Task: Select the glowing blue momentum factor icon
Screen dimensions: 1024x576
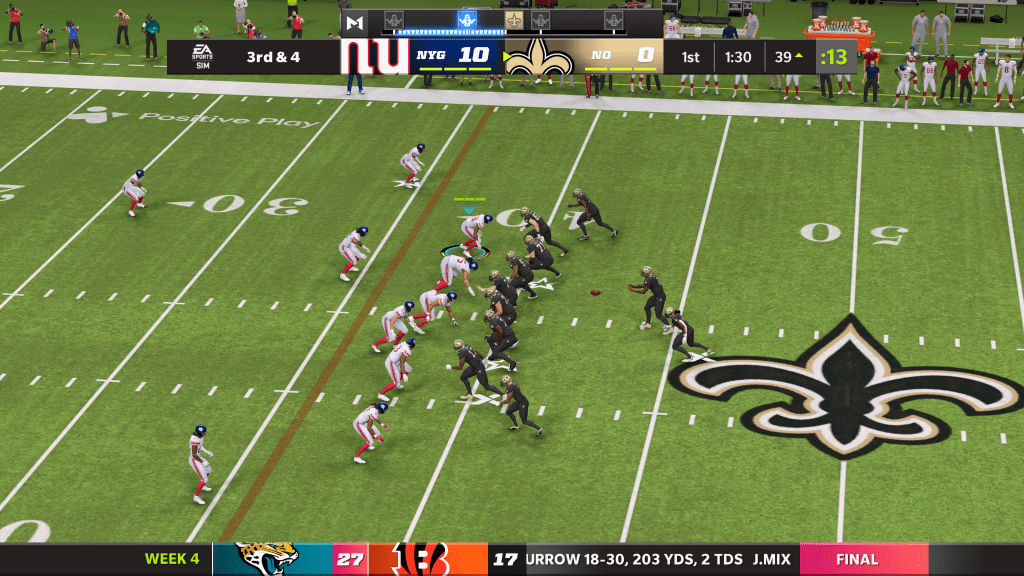Action: [466, 20]
